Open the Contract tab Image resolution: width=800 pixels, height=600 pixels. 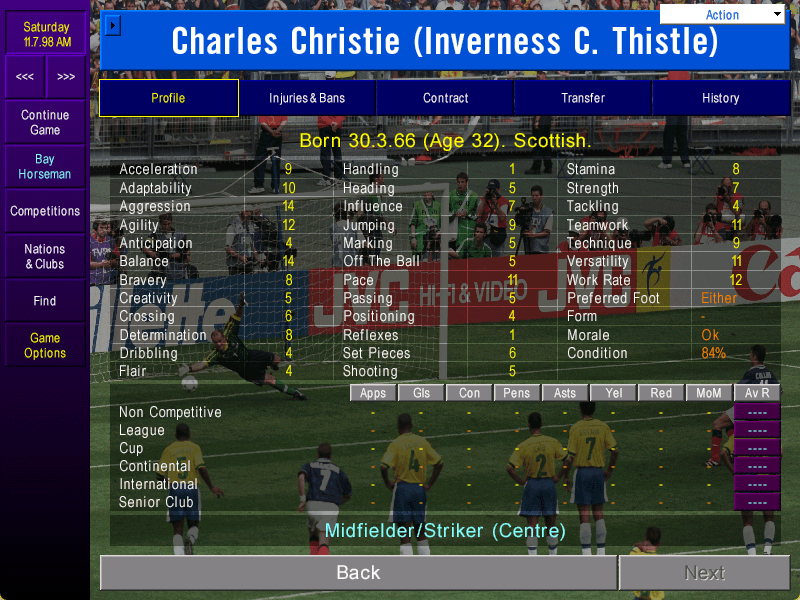[445, 98]
